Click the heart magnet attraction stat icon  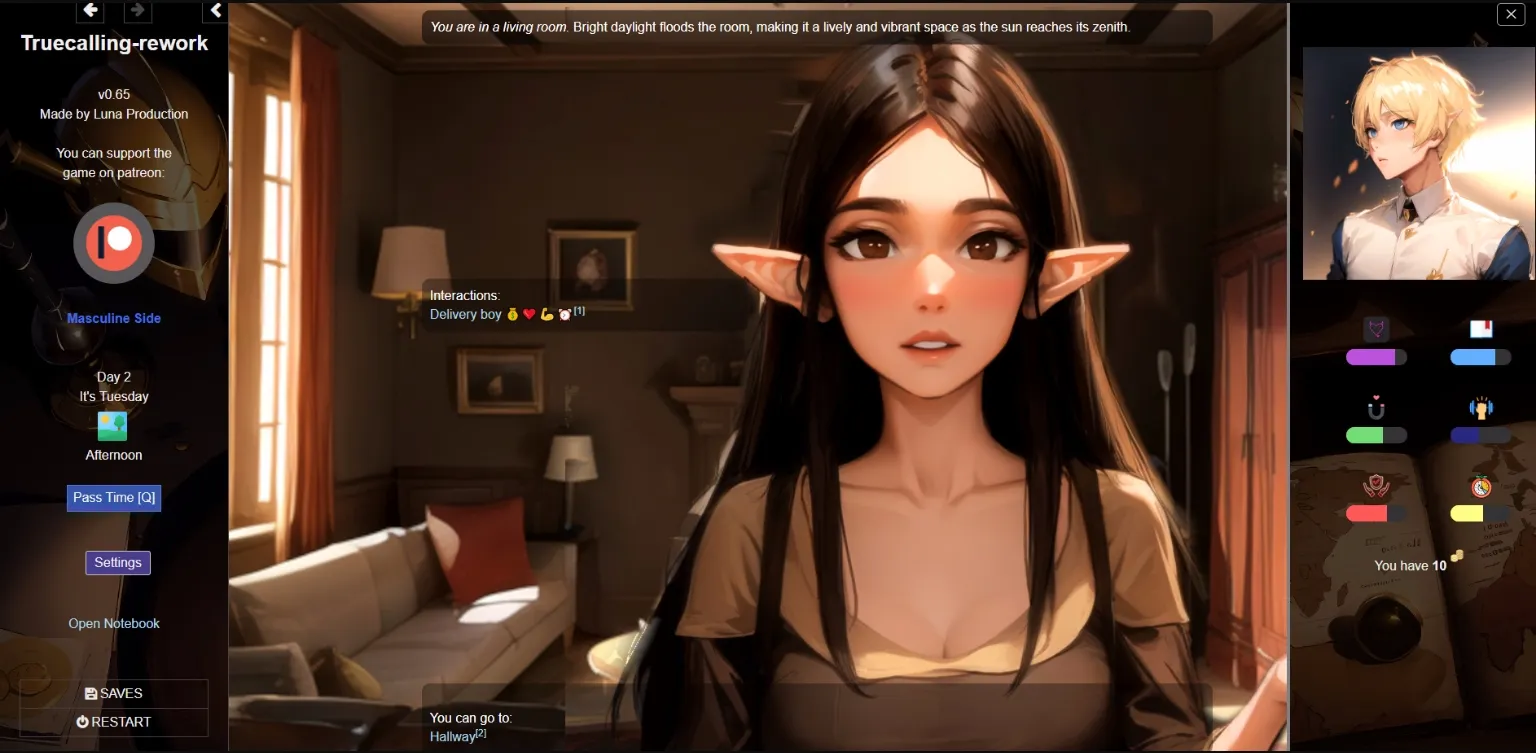pyautogui.click(x=1376, y=408)
